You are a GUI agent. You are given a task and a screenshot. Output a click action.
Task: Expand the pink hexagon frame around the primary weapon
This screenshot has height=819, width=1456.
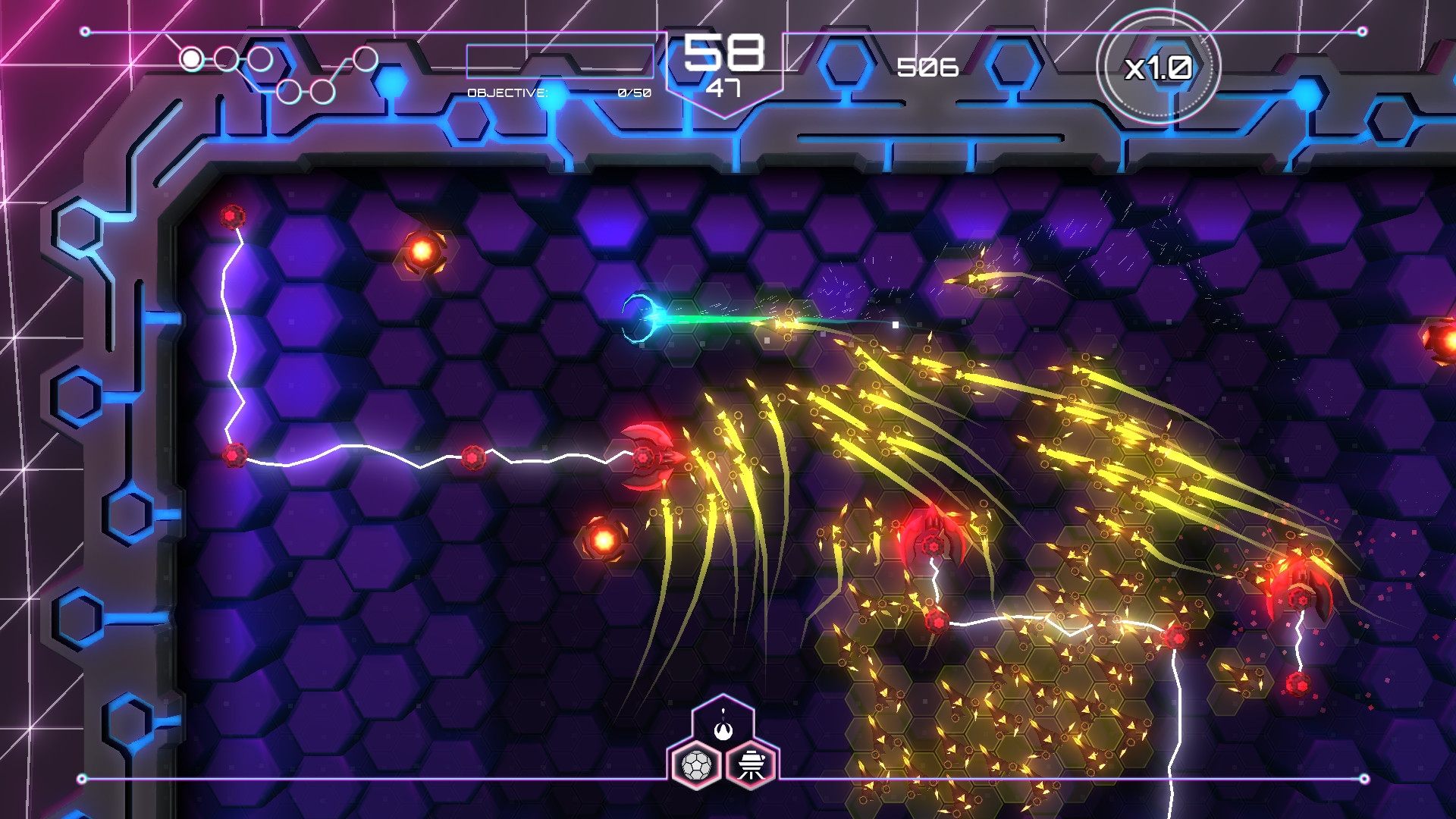(723, 720)
